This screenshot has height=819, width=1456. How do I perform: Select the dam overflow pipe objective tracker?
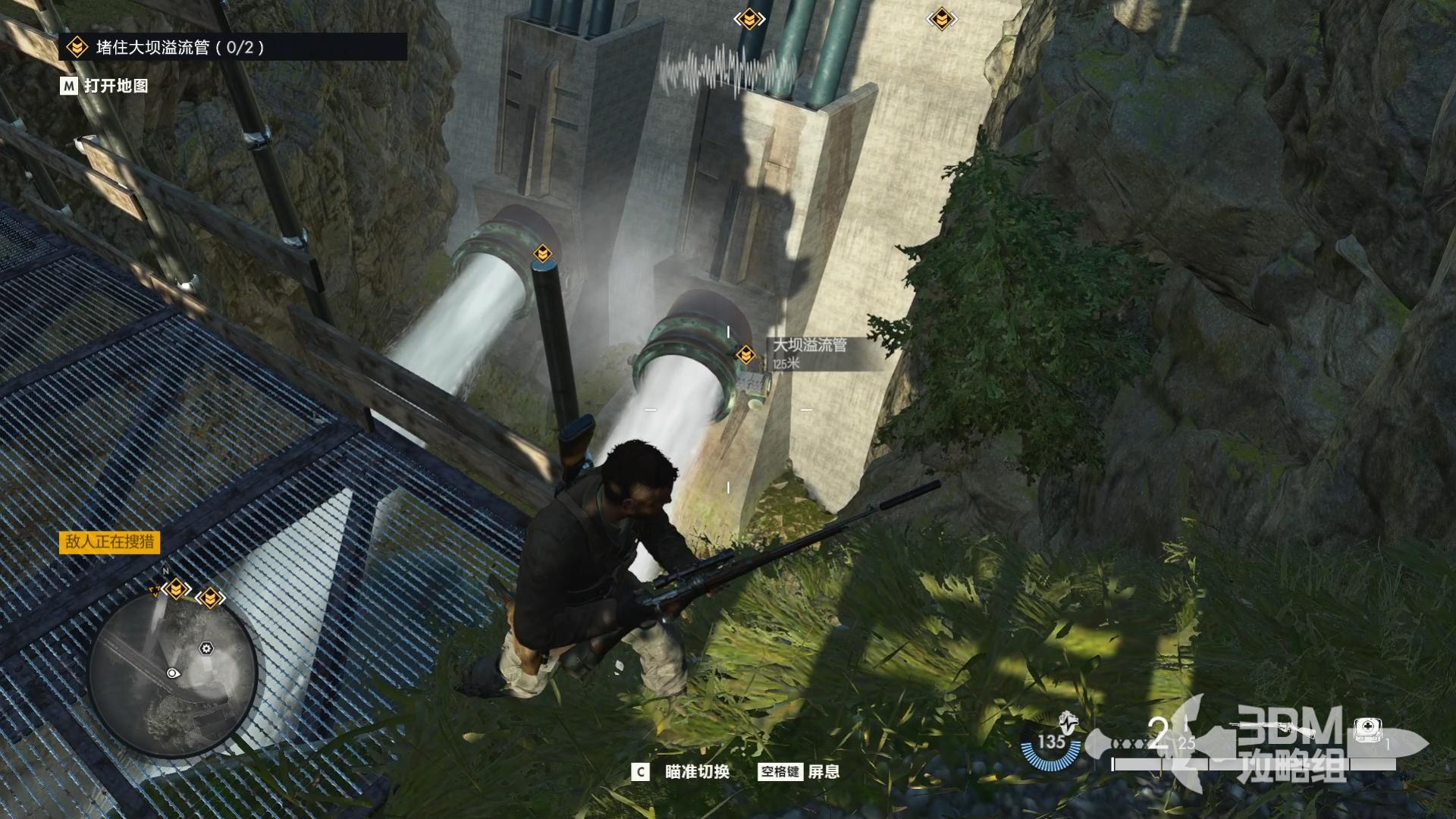tap(180, 48)
